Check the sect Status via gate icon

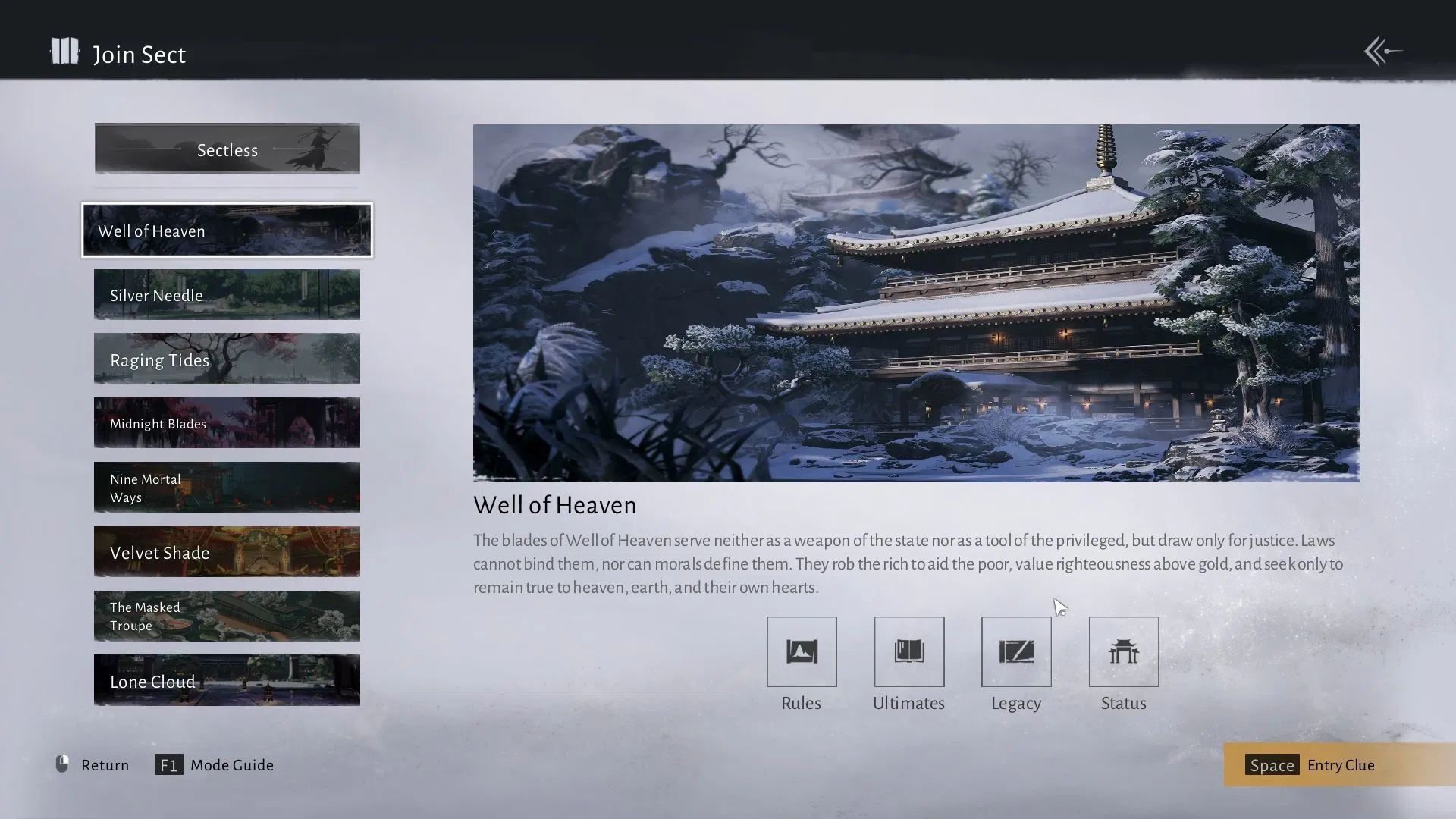tap(1123, 651)
